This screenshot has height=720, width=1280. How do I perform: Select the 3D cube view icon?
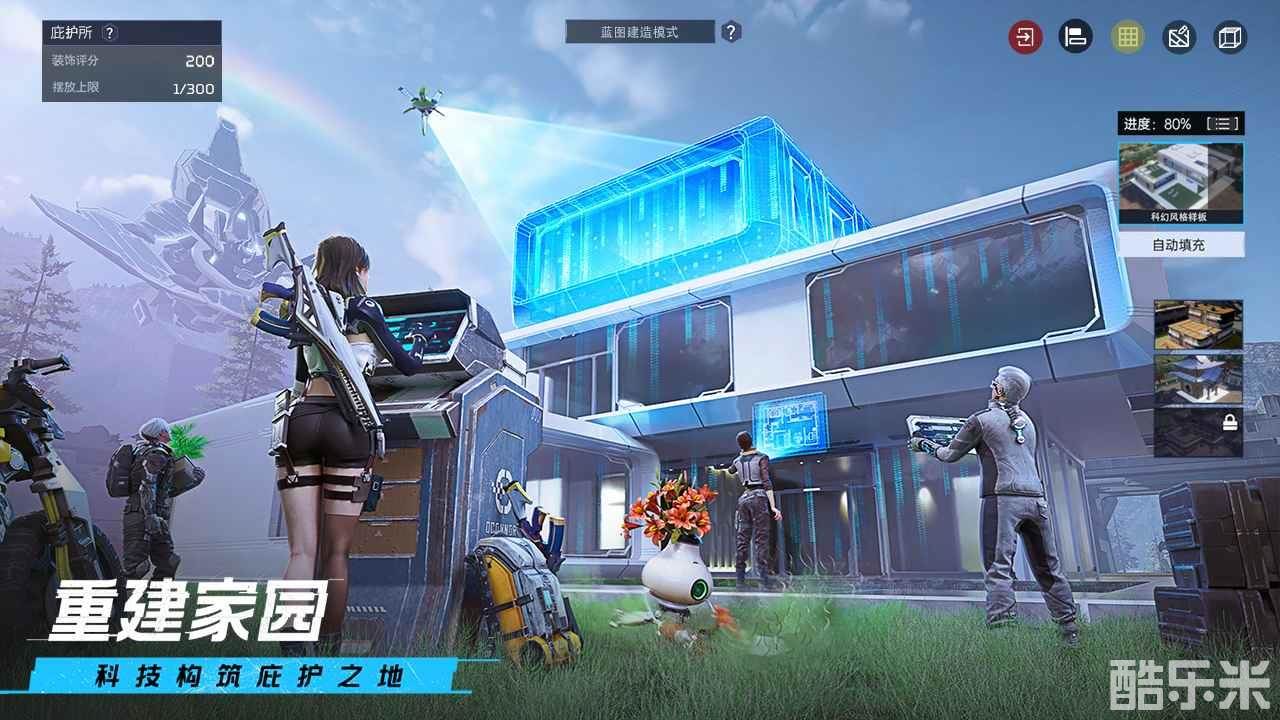1228,37
